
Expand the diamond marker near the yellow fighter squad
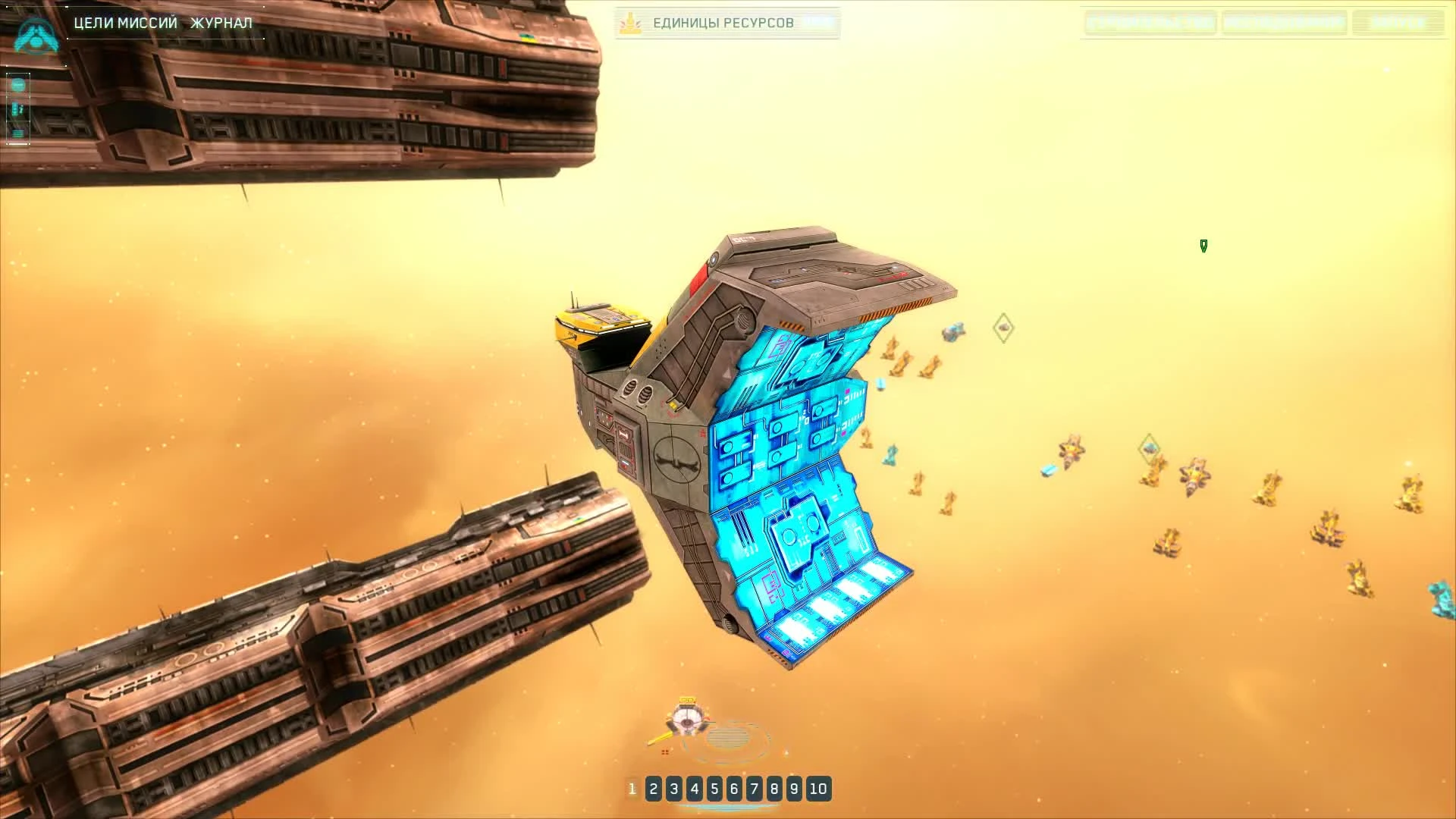pos(1003,327)
